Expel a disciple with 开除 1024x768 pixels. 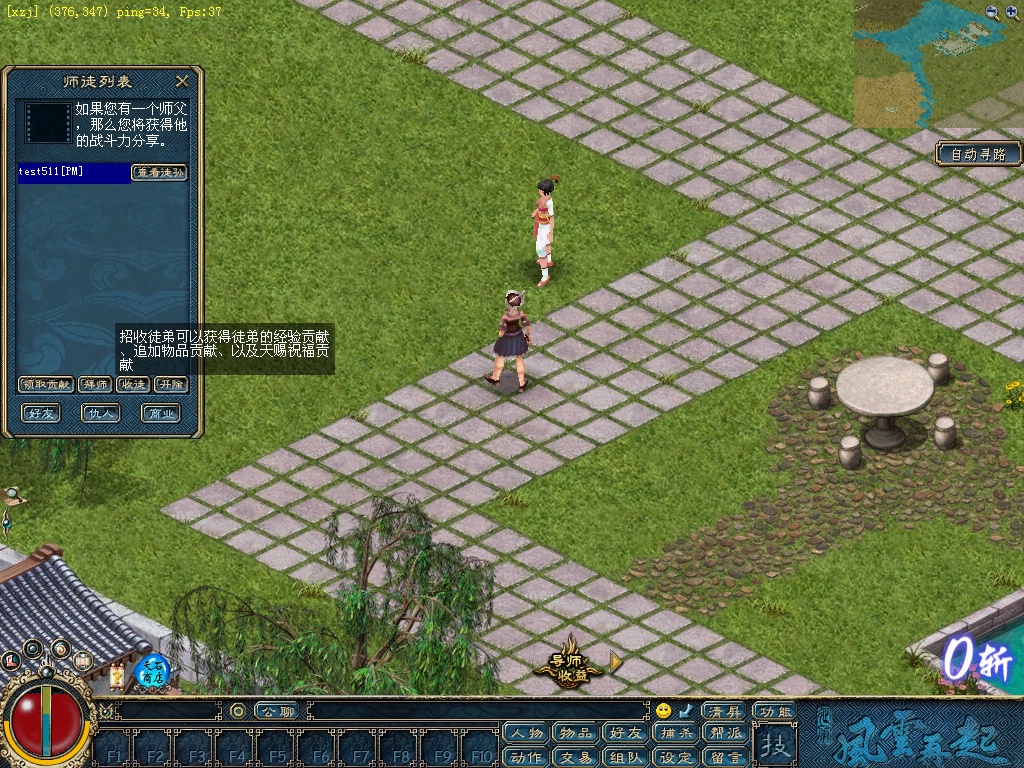click(171, 384)
